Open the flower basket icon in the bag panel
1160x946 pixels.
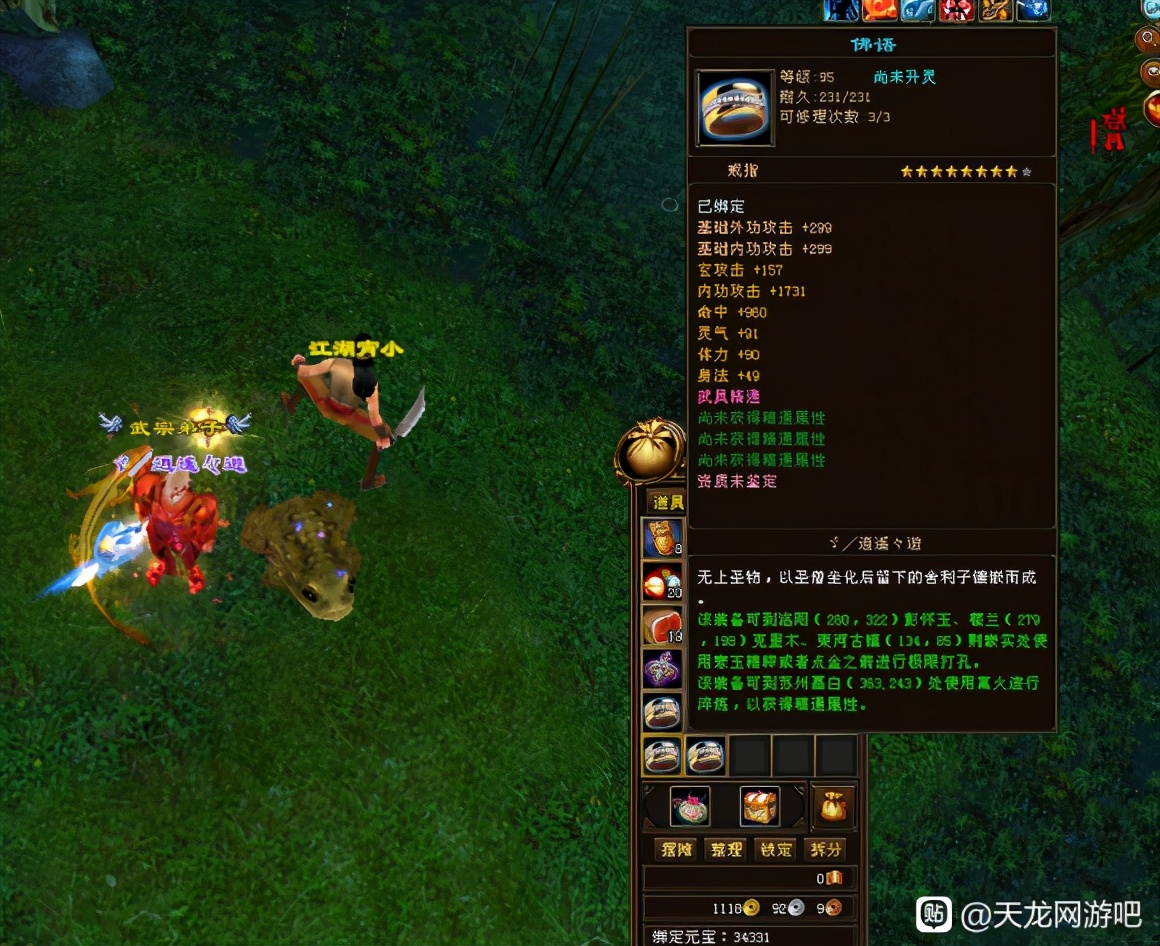(690, 806)
